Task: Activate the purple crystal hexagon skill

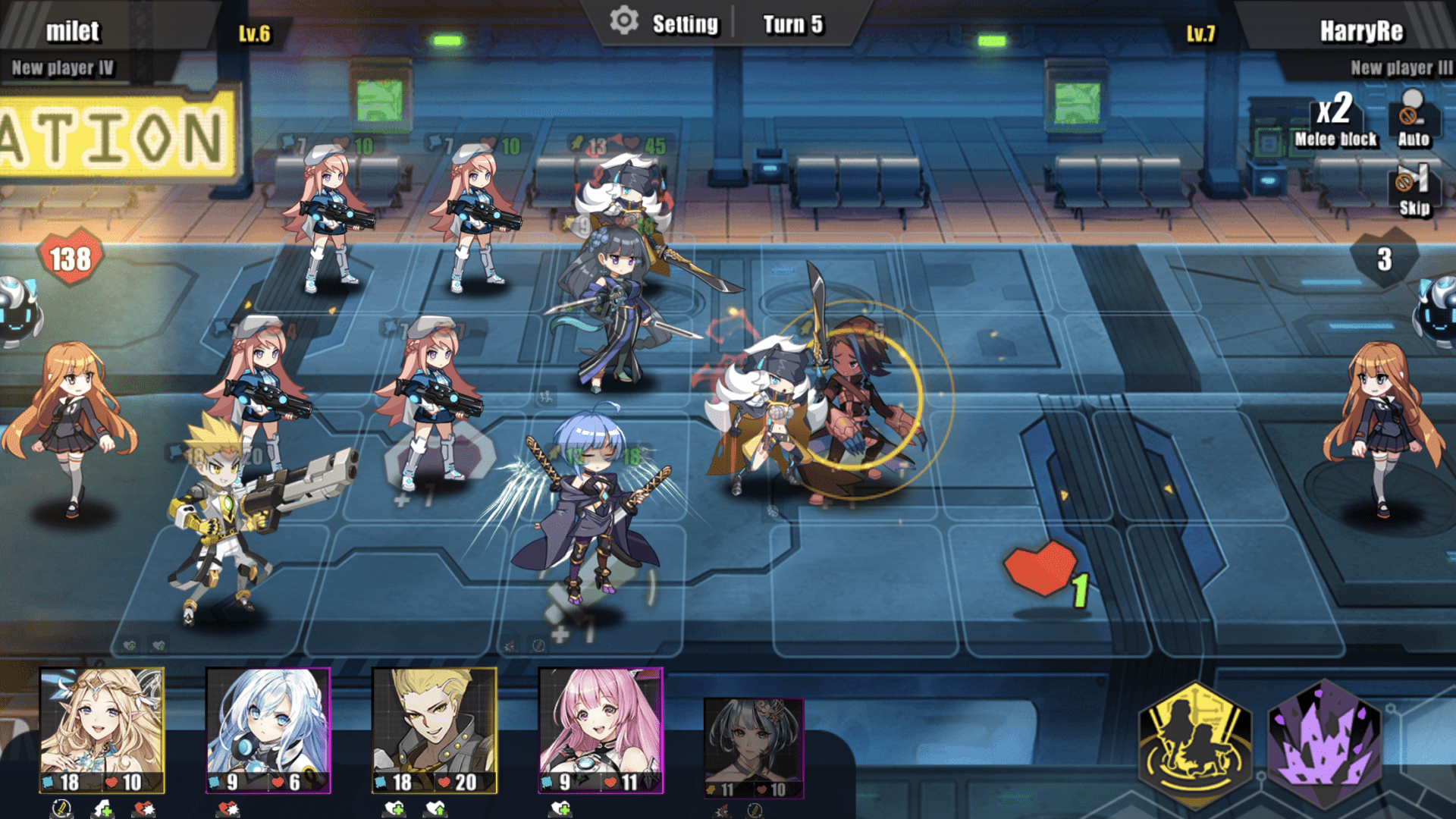Action: pyautogui.click(x=1325, y=744)
